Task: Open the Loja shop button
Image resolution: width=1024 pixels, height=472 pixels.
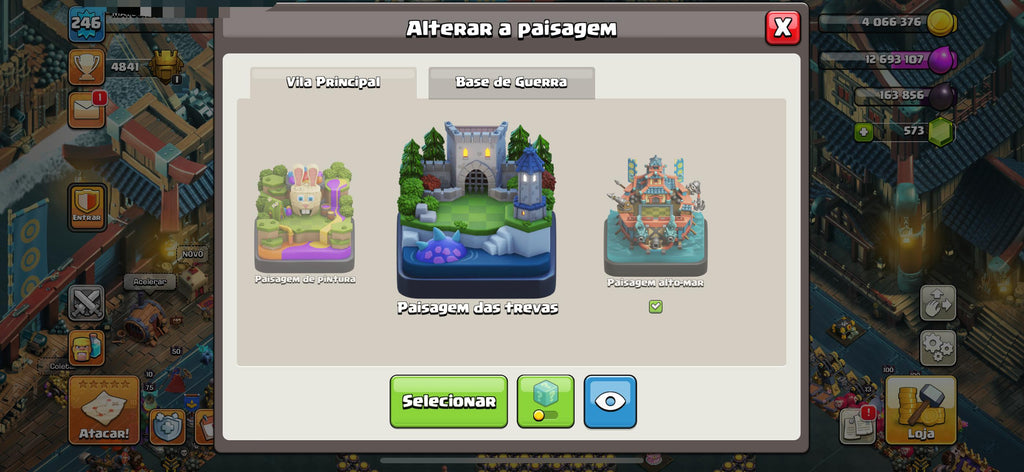Action: coord(920,410)
